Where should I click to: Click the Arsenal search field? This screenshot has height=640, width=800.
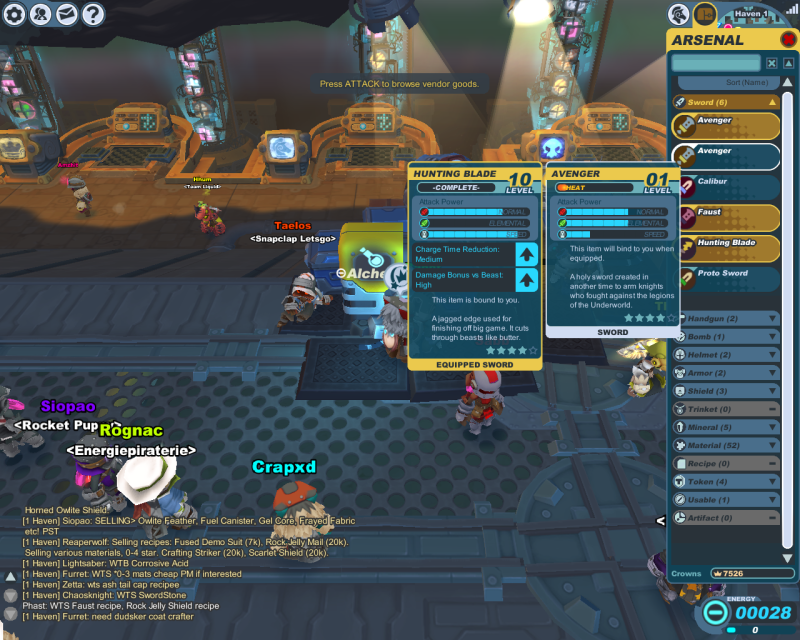pos(715,63)
